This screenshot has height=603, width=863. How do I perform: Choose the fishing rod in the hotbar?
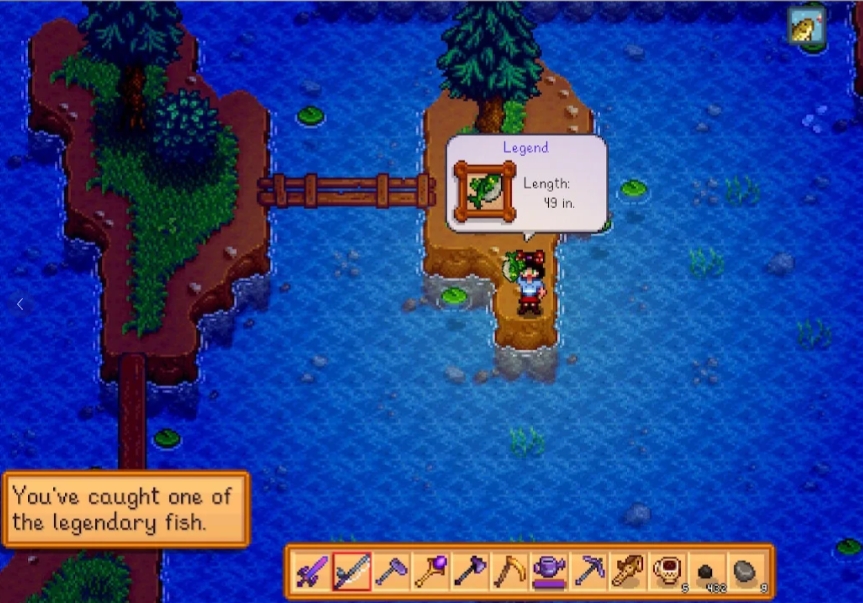tap(351, 572)
